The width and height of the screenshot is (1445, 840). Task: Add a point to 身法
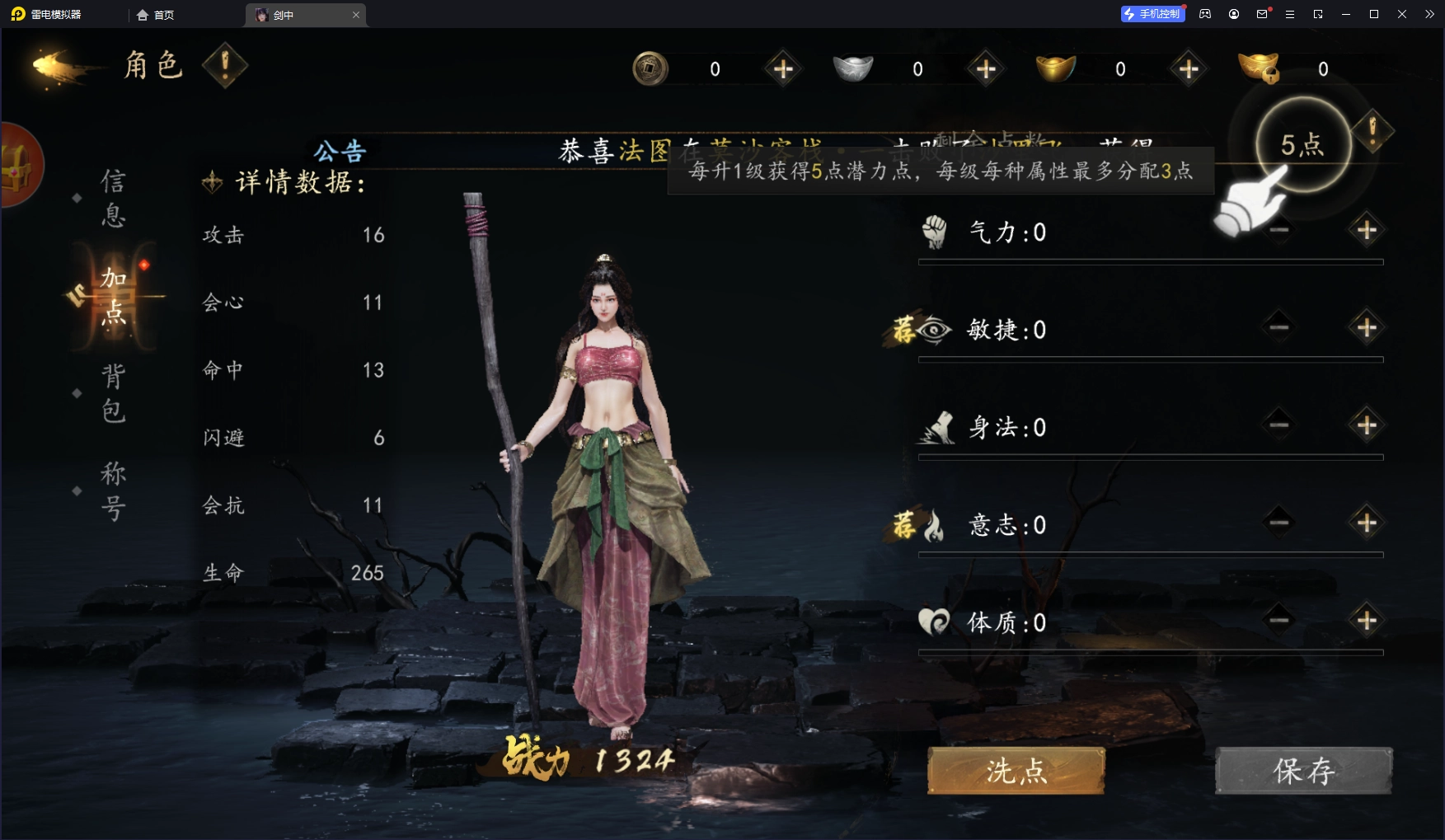(x=1366, y=425)
